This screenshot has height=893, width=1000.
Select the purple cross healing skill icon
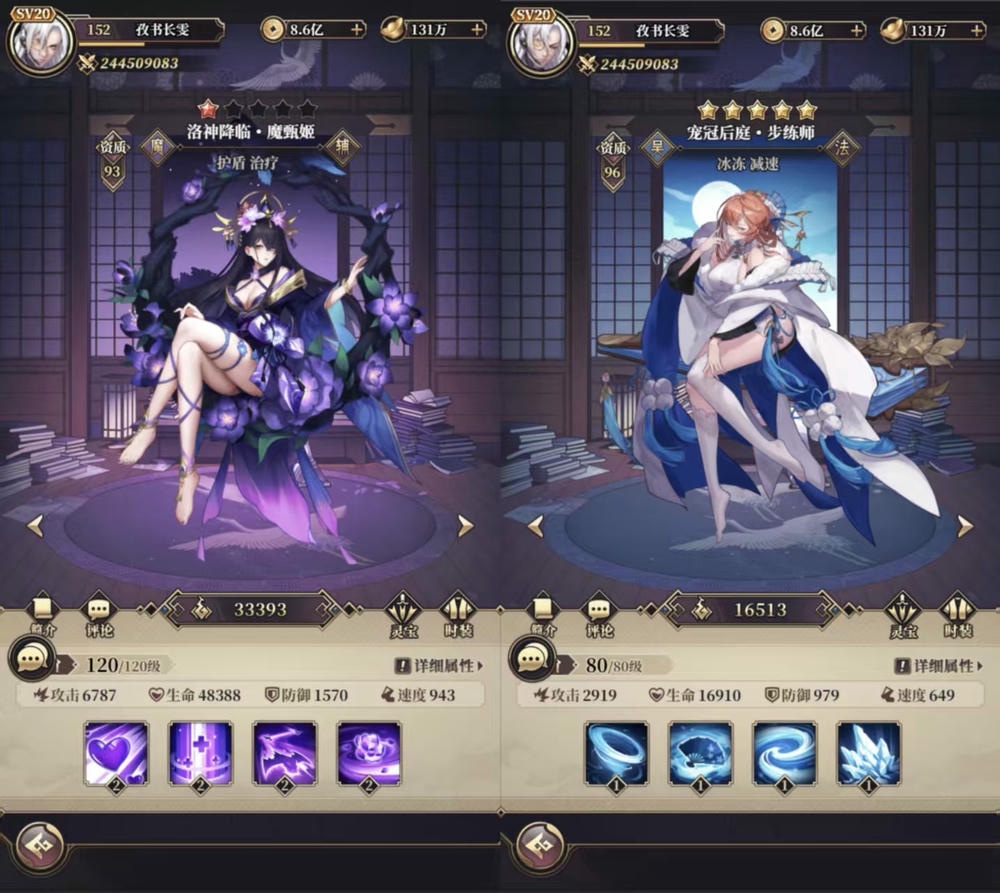pyautogui.click(x=200, y=753)
